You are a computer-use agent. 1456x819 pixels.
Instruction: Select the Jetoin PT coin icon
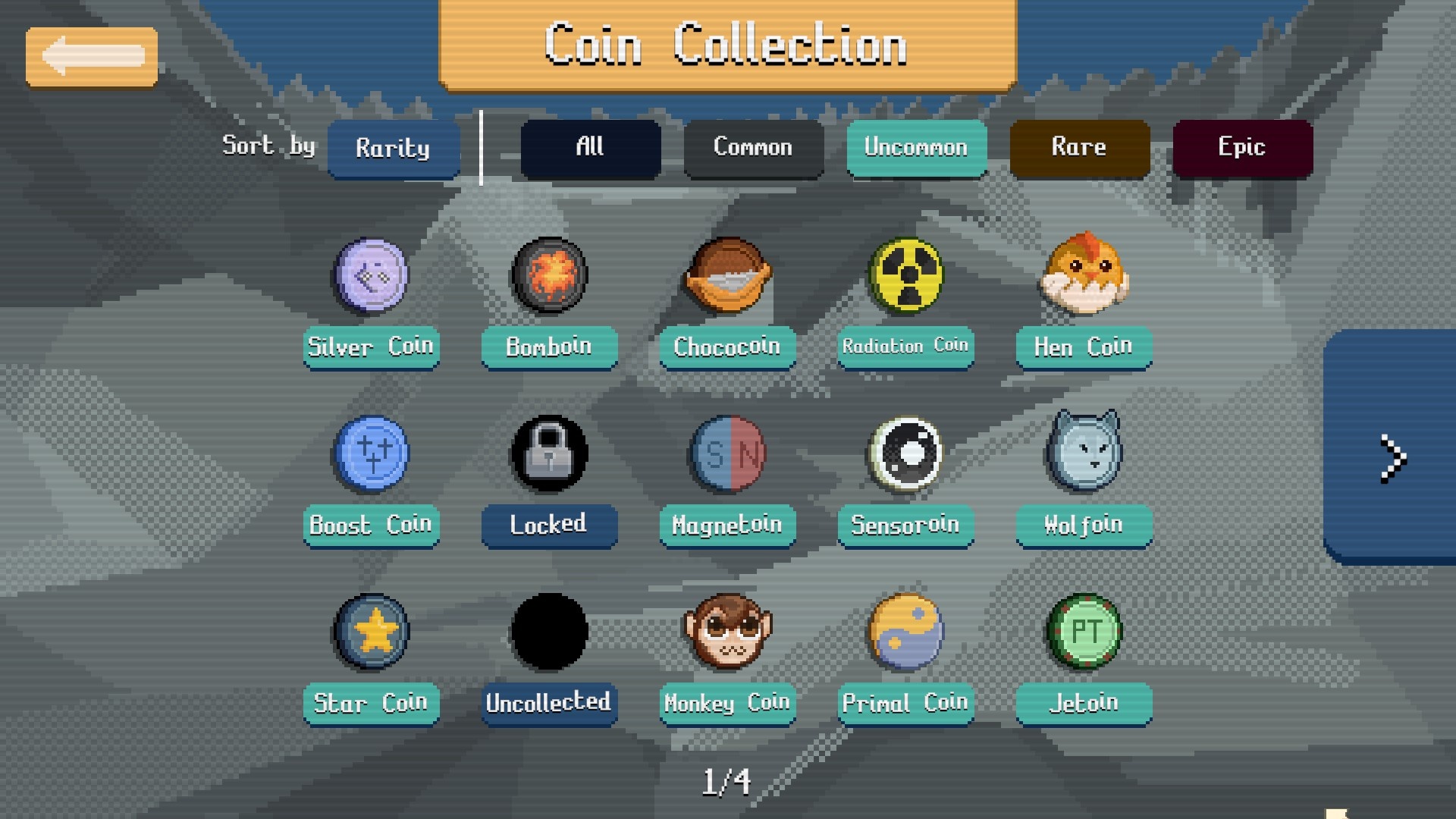1083,631
